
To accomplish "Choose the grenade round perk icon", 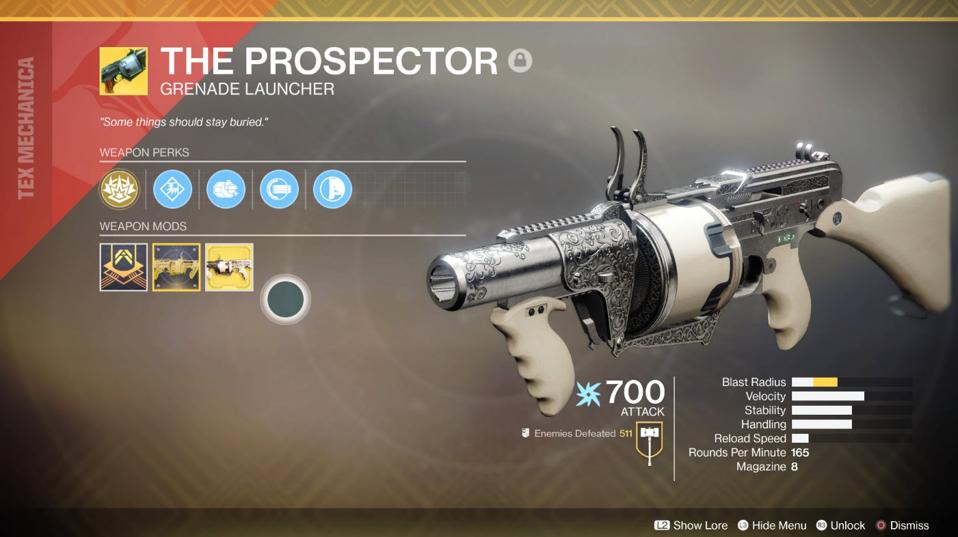I will [x=225, y=189].
